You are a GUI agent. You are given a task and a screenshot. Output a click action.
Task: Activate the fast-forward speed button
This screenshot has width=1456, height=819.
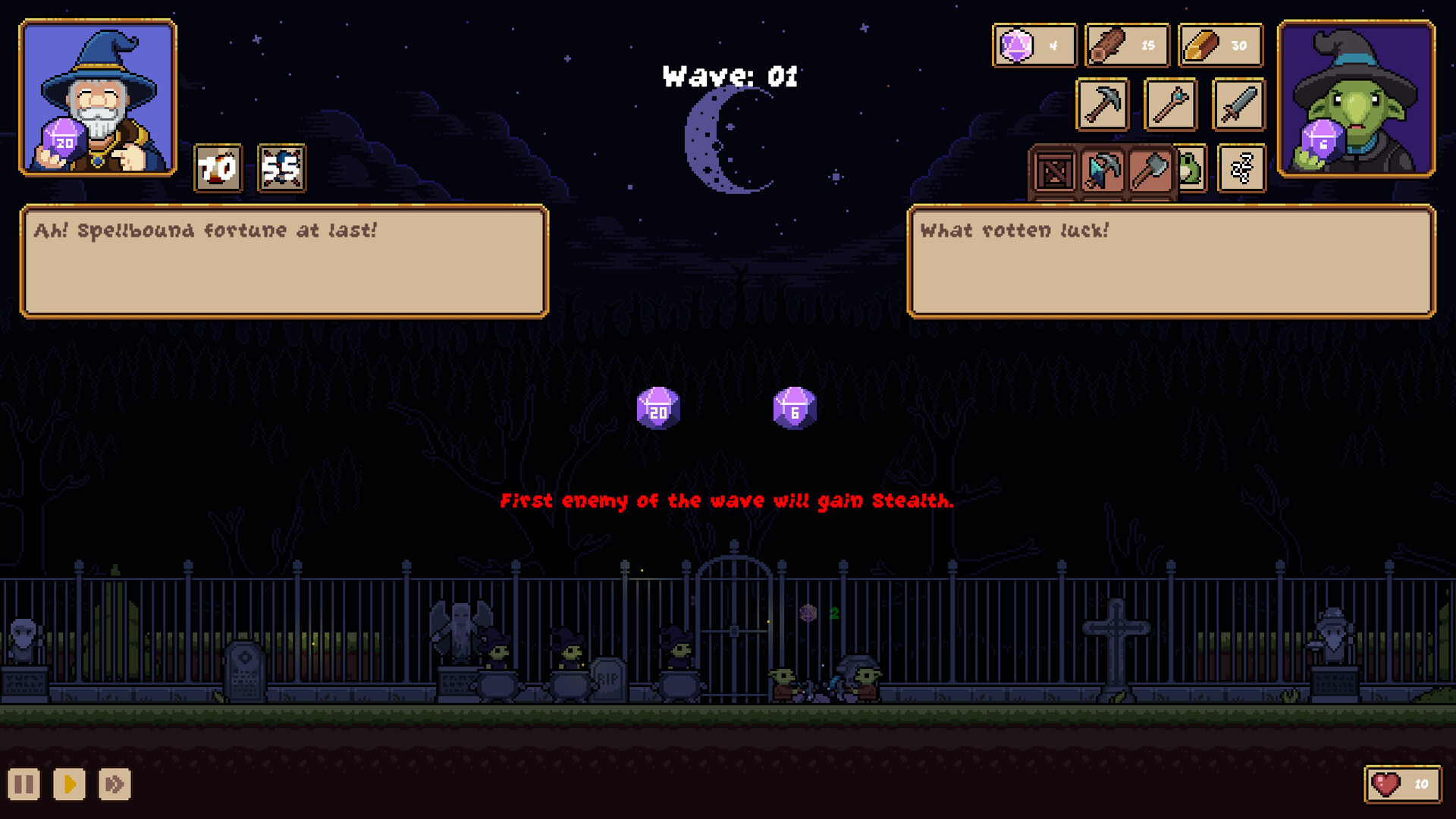pos(115,784)
